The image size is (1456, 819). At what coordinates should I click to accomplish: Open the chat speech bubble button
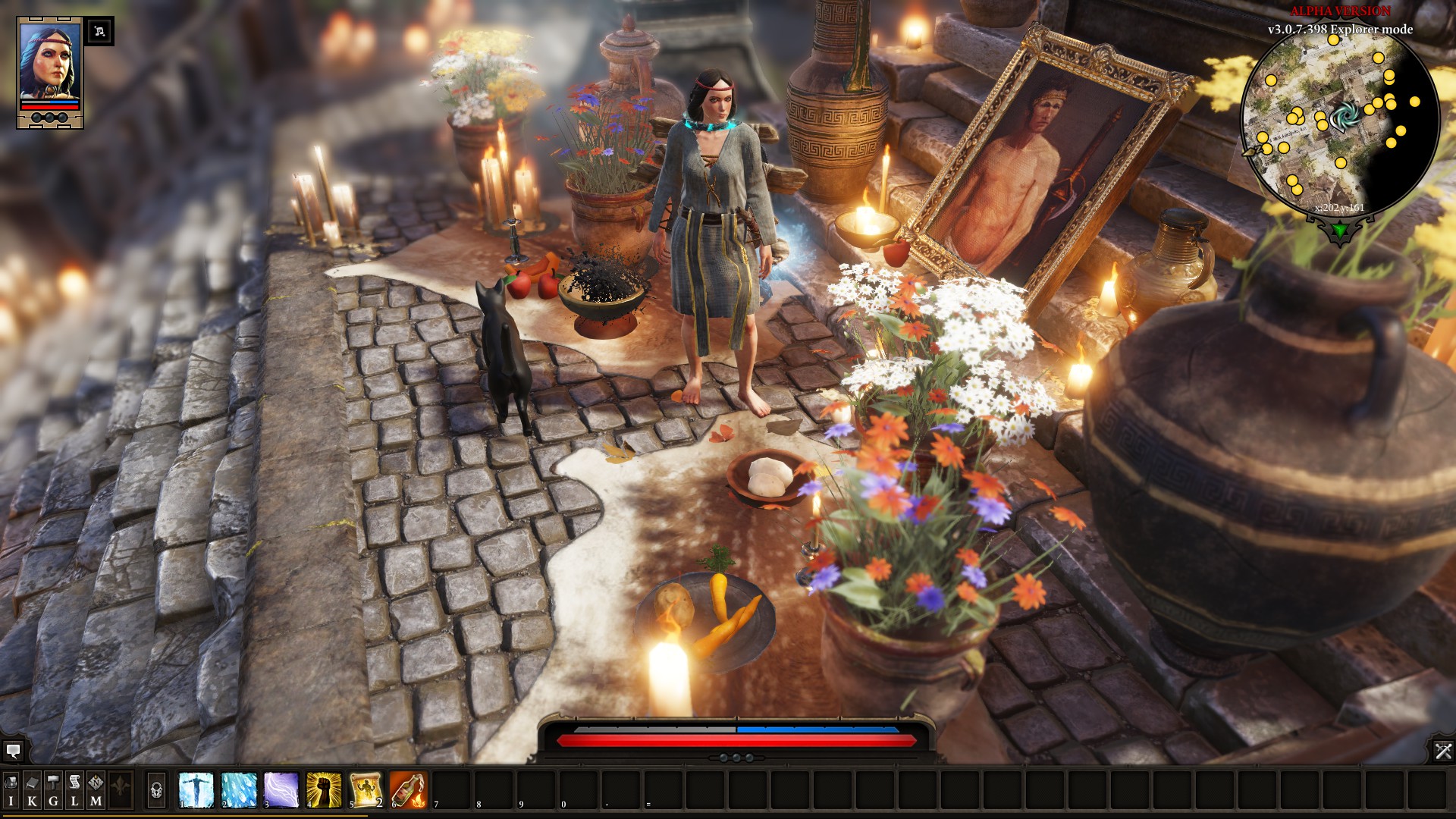pos(13,751)
